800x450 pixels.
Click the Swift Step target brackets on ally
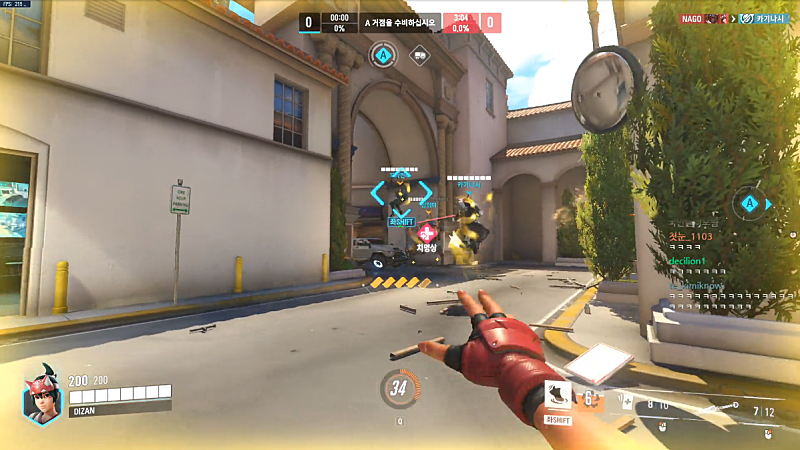pyautogui.click(x=402, y=192)
